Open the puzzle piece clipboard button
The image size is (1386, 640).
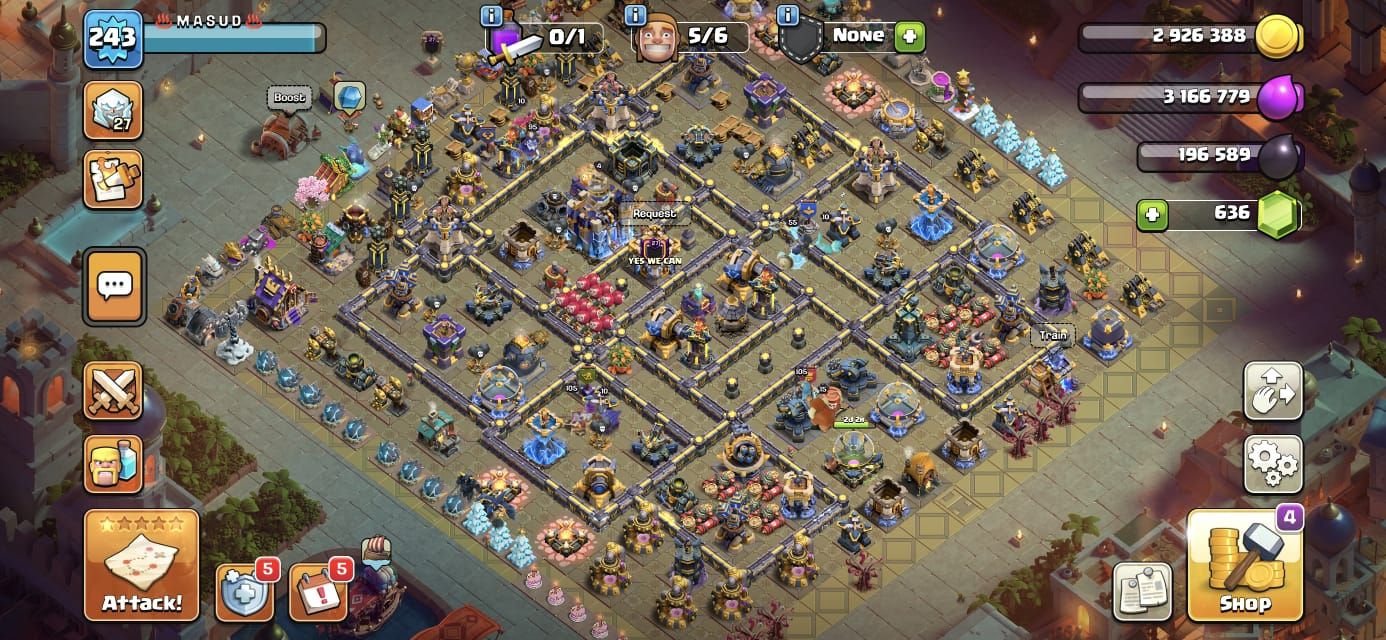tap(112, 180)
